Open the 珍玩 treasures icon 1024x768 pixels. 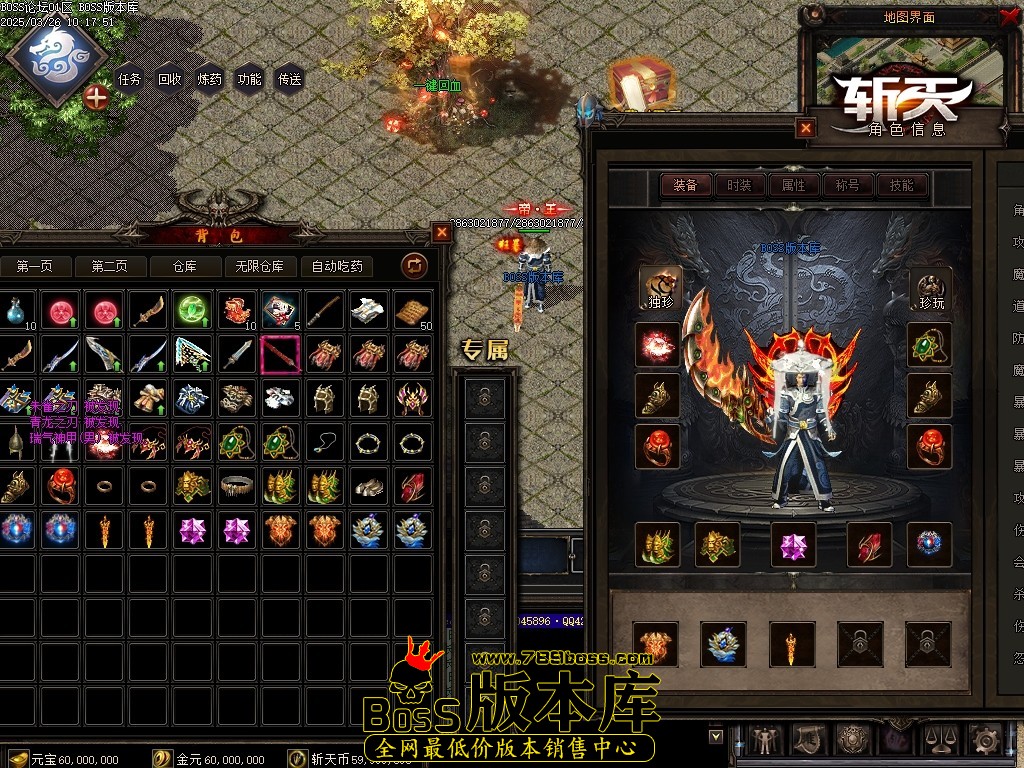coord(930,288)
